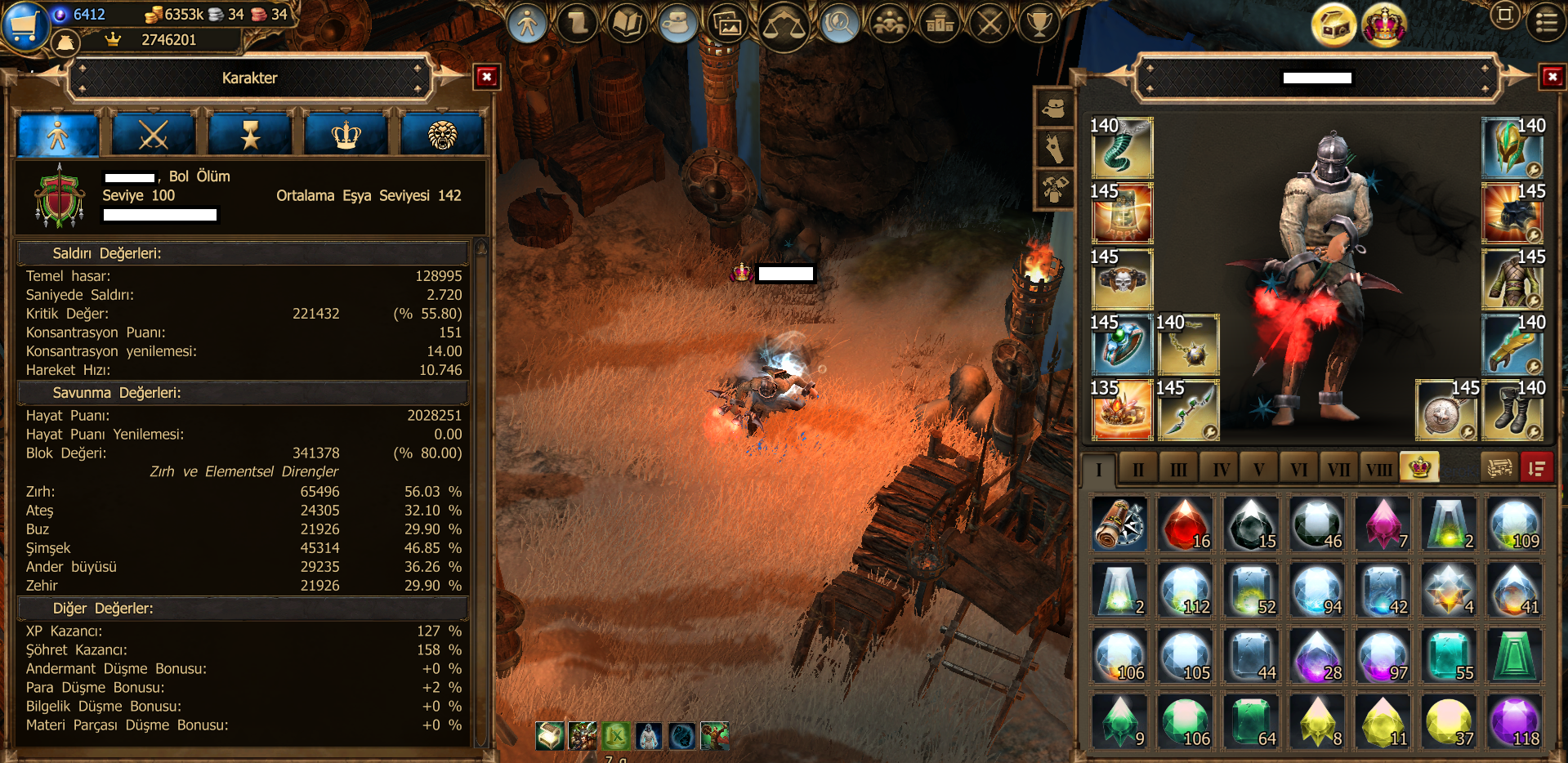1568x763 pixels.
Task: Select the equipped bow weapon slot
Action: tap(1187, 410)
